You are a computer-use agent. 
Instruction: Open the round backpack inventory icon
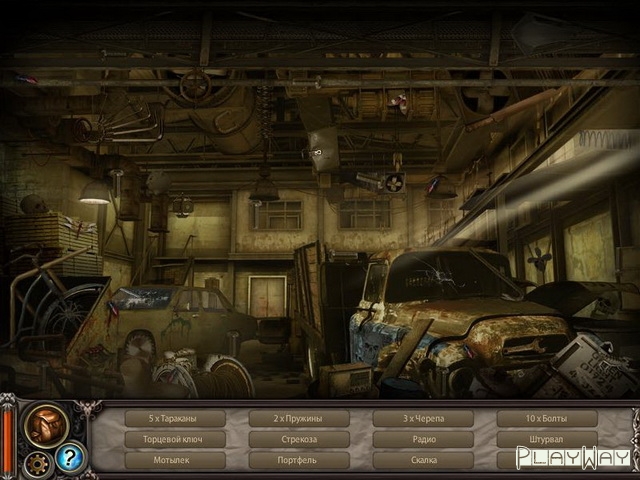46,424
